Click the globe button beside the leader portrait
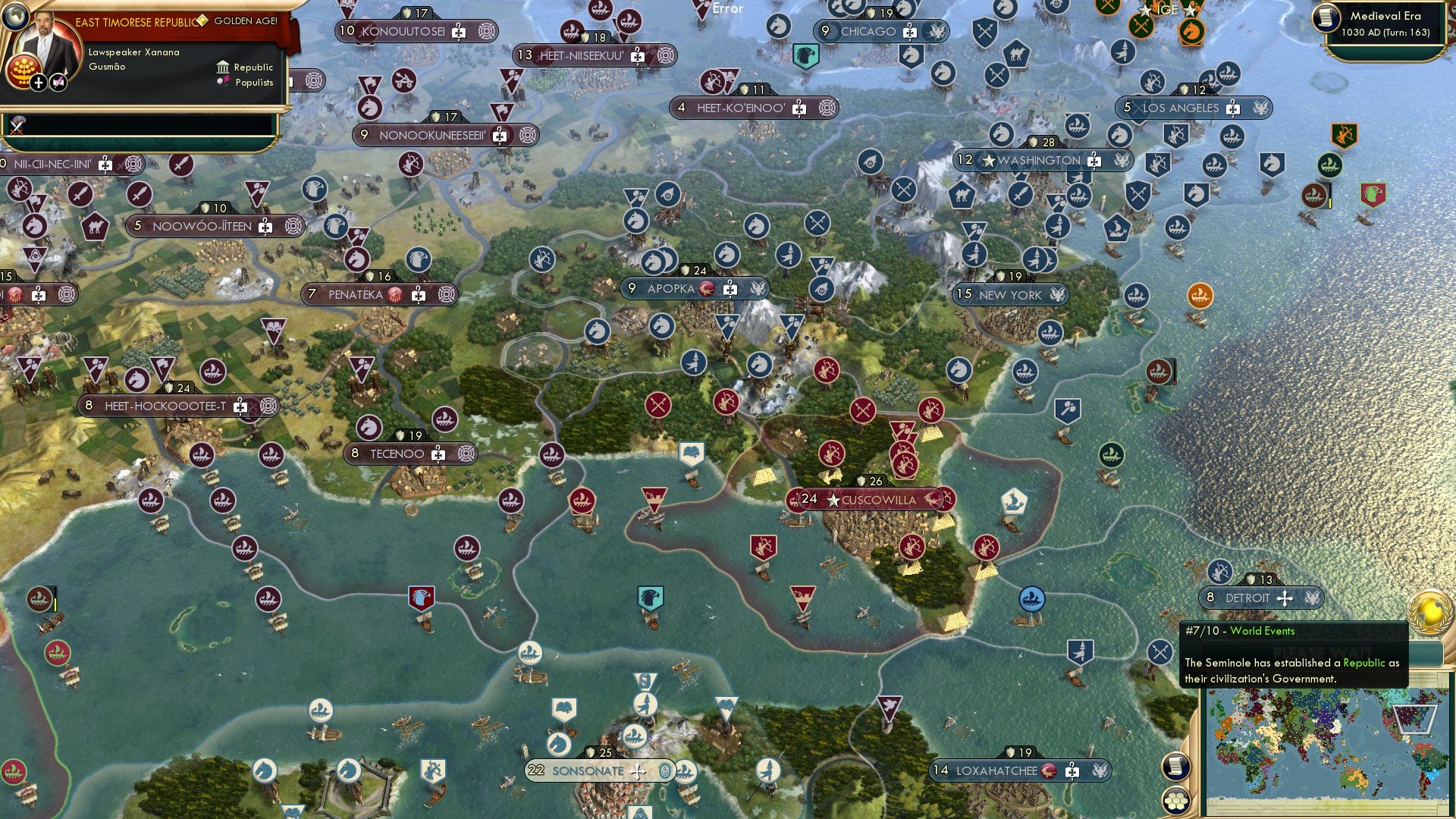Viewport: 1456px width, 819px height. pyautogui.click(x=14, y=14)
